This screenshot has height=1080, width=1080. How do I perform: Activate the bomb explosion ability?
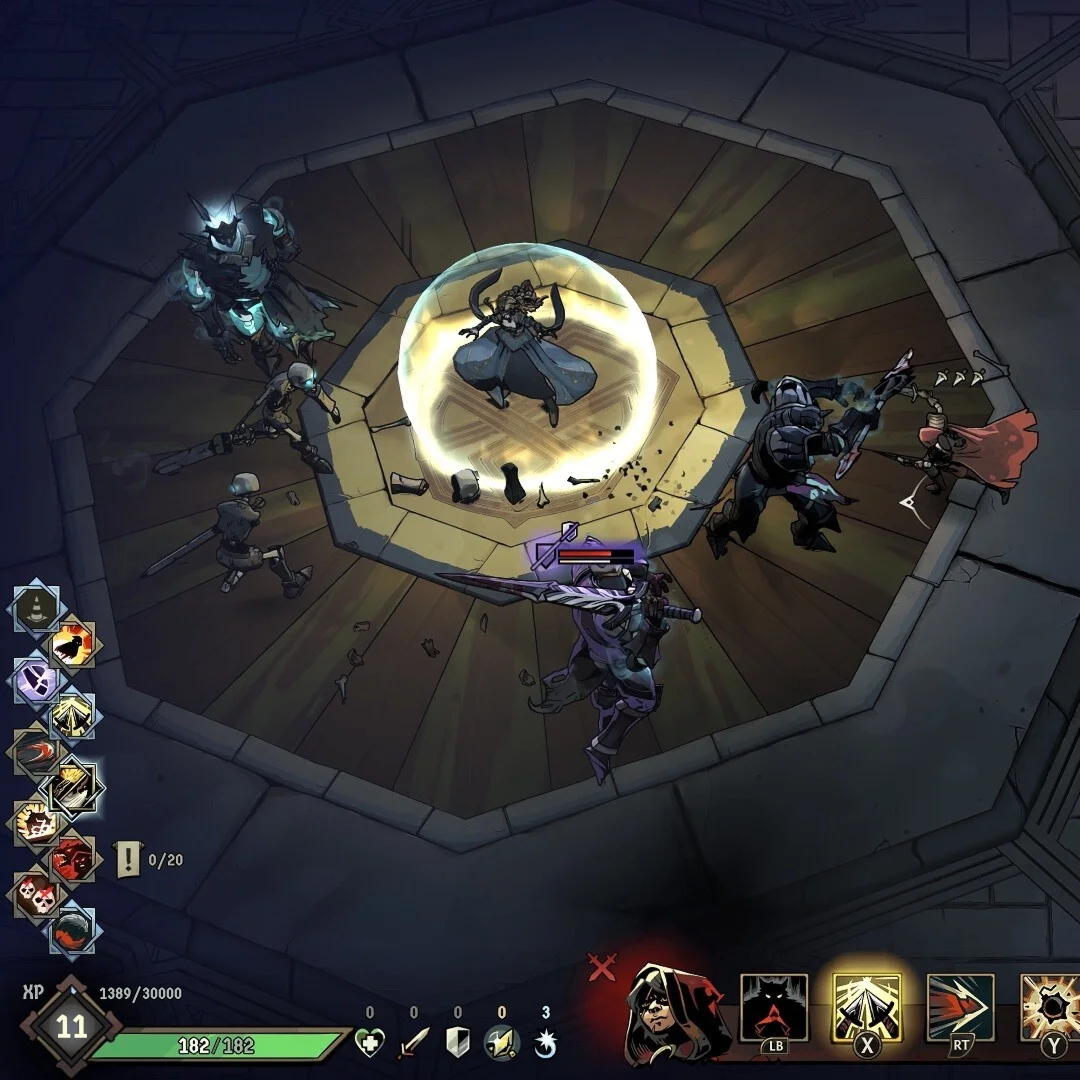1050,1008
